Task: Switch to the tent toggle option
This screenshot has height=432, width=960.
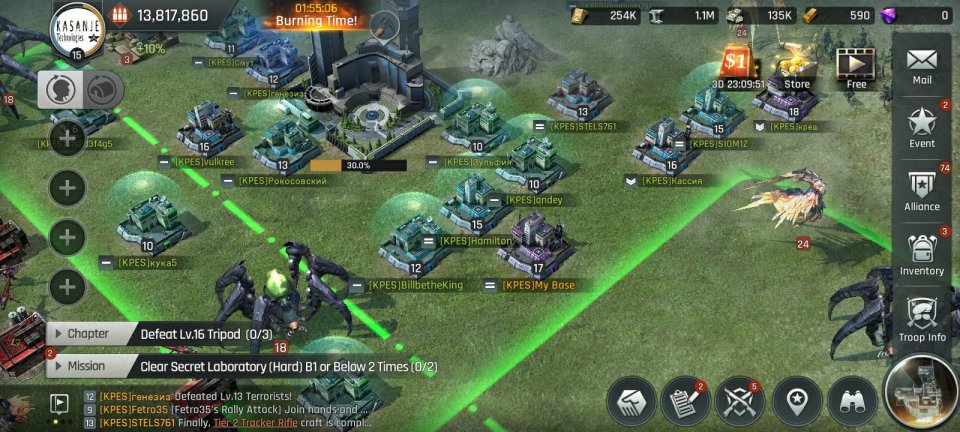Action: (101, 90)
